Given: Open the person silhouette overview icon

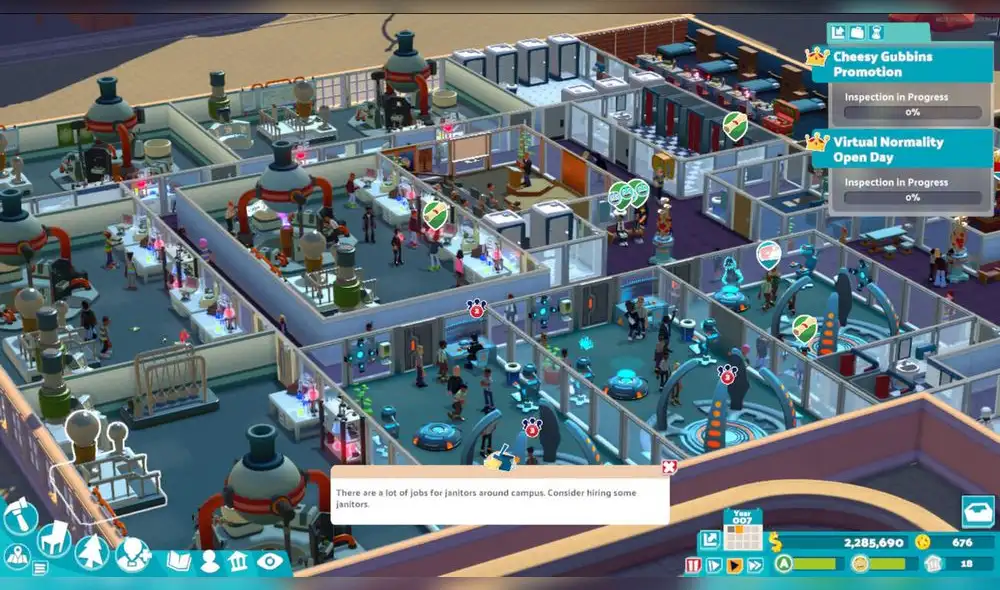Looking at the screenshot, I should pos(209,561).
